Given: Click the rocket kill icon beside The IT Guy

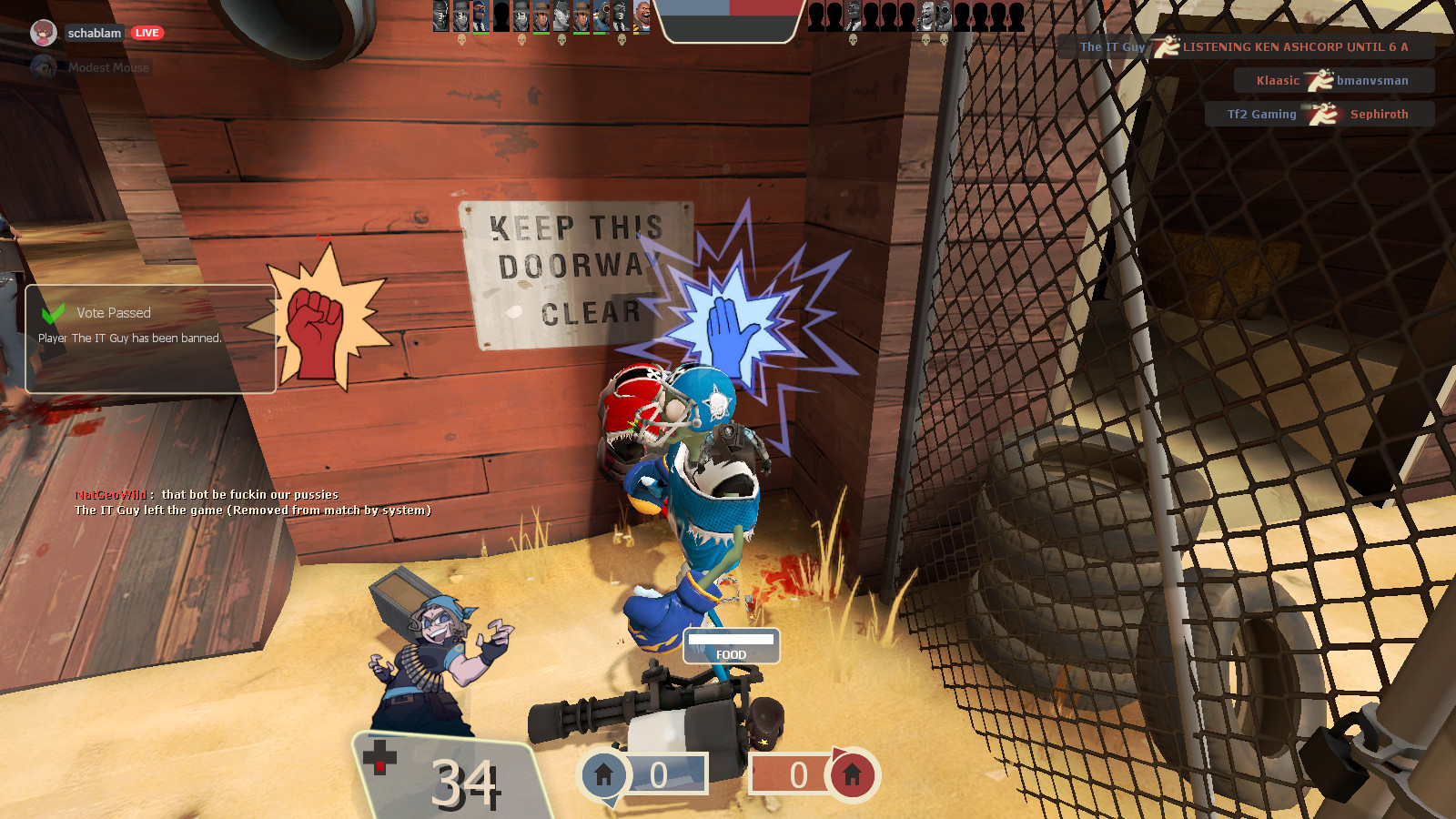Looking at the screenshot, I should (1166, 46).
